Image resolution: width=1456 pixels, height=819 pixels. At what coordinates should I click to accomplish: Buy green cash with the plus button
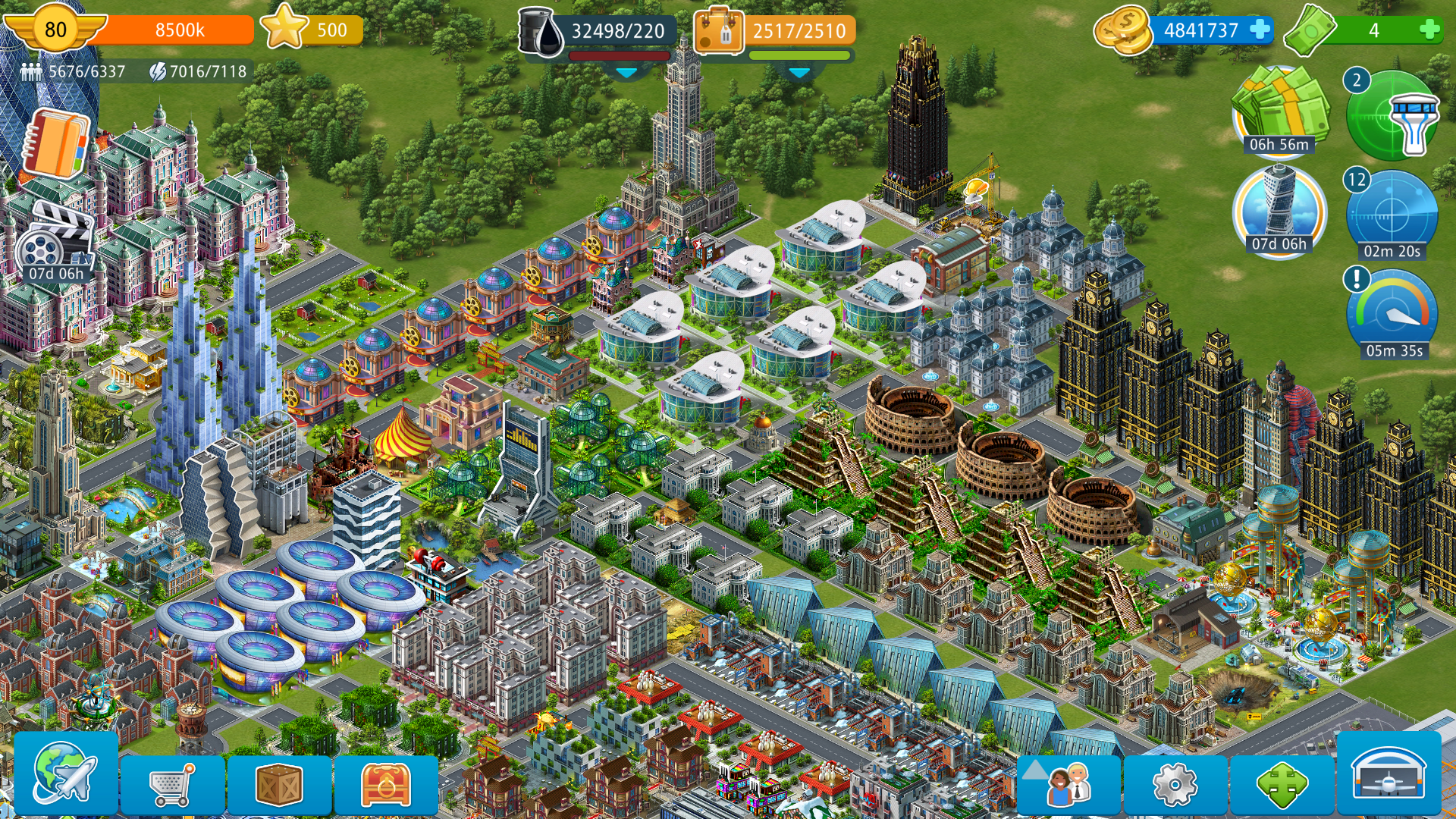(1429, 30)
